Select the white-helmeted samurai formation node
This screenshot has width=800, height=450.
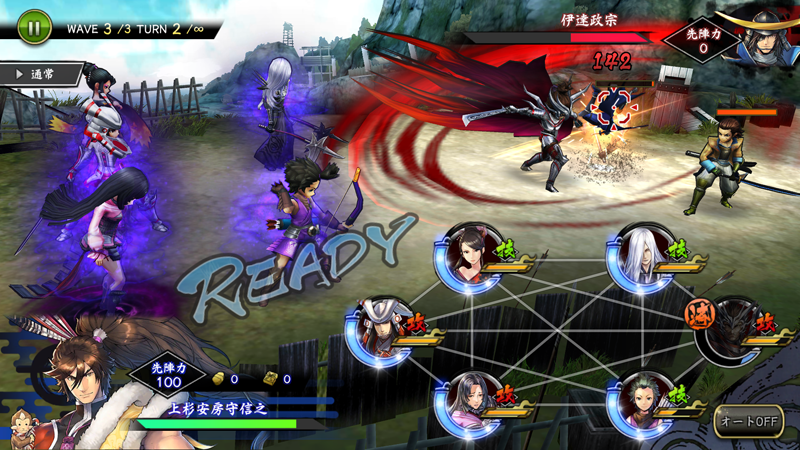tap(379, 332)
